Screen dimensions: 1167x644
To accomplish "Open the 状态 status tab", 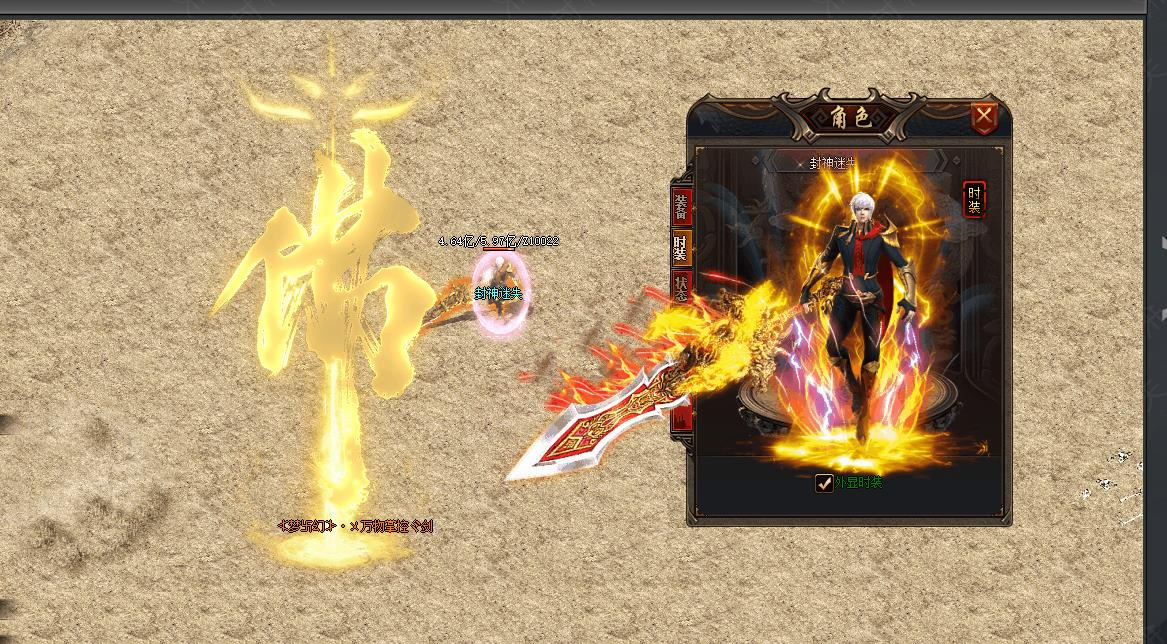I will (x=681, y=288).
